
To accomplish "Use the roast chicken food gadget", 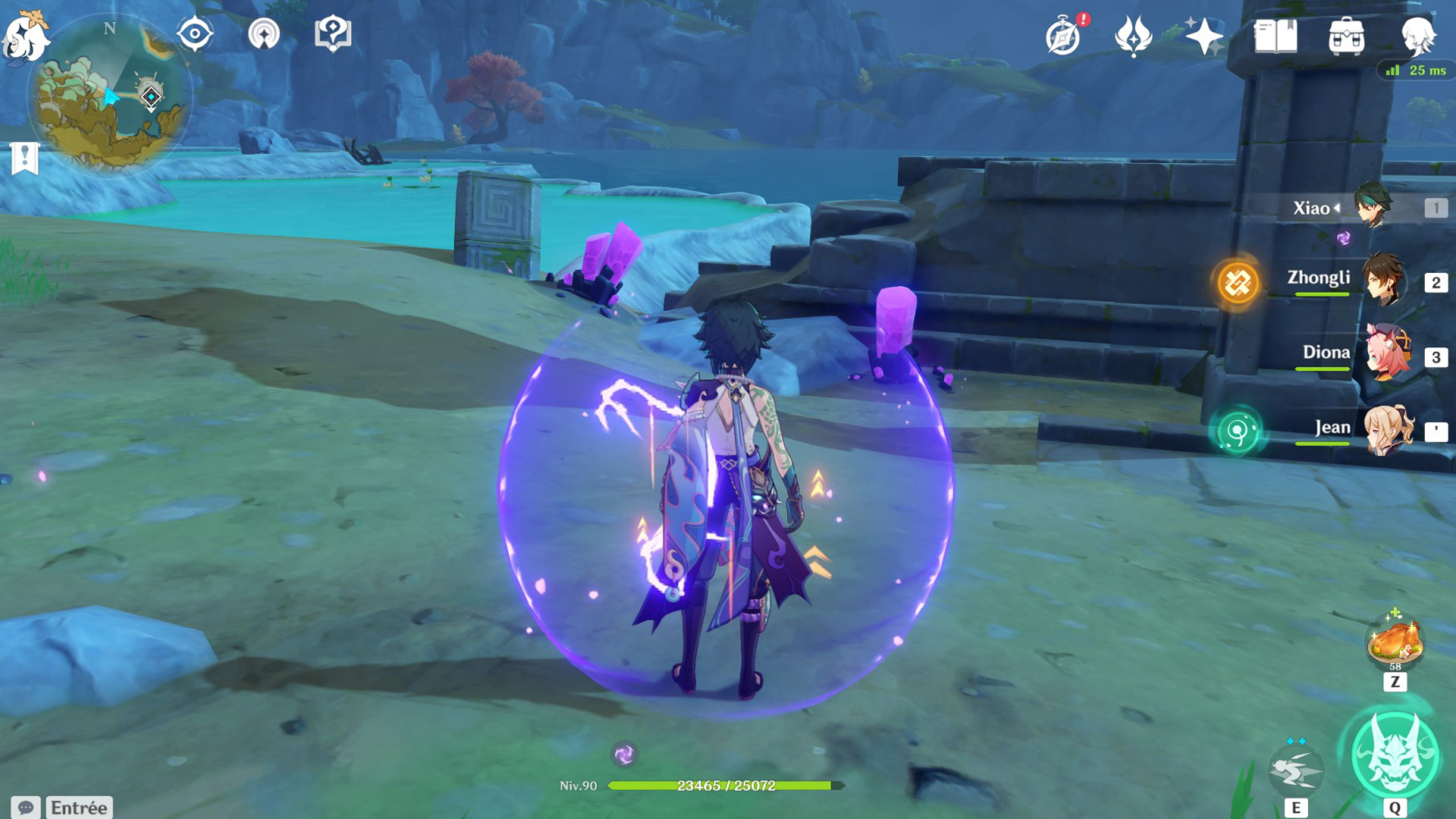I will [x=1395, y=642].
